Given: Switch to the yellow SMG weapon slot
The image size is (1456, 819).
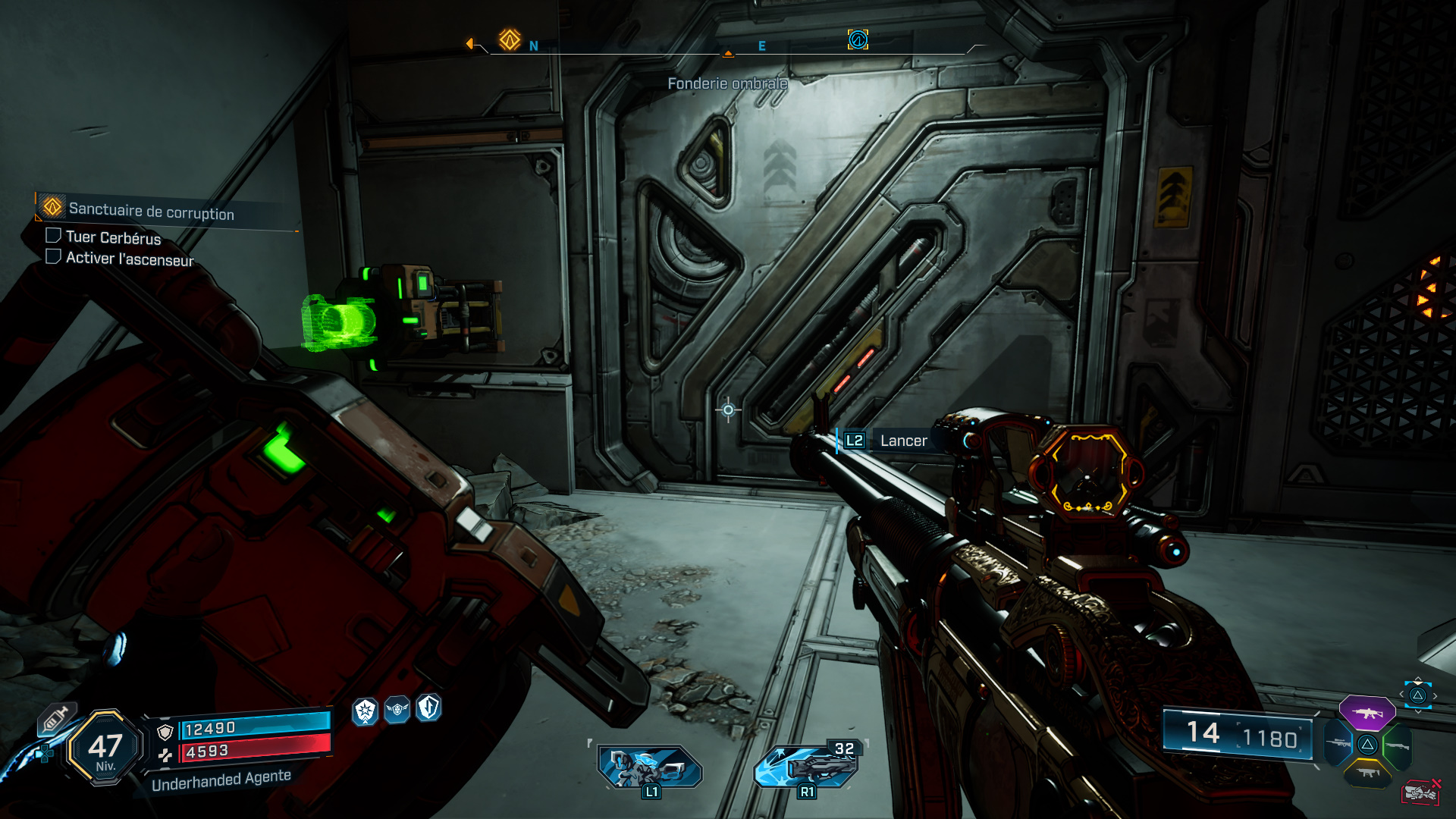Looking at the screenshot, I should click(x=1367, y=773).
